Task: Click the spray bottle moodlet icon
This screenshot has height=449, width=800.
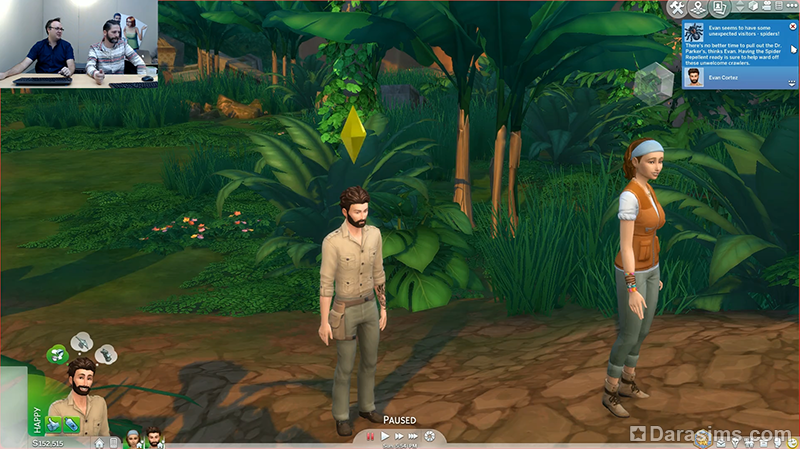Action: click(x=71, y=424)
